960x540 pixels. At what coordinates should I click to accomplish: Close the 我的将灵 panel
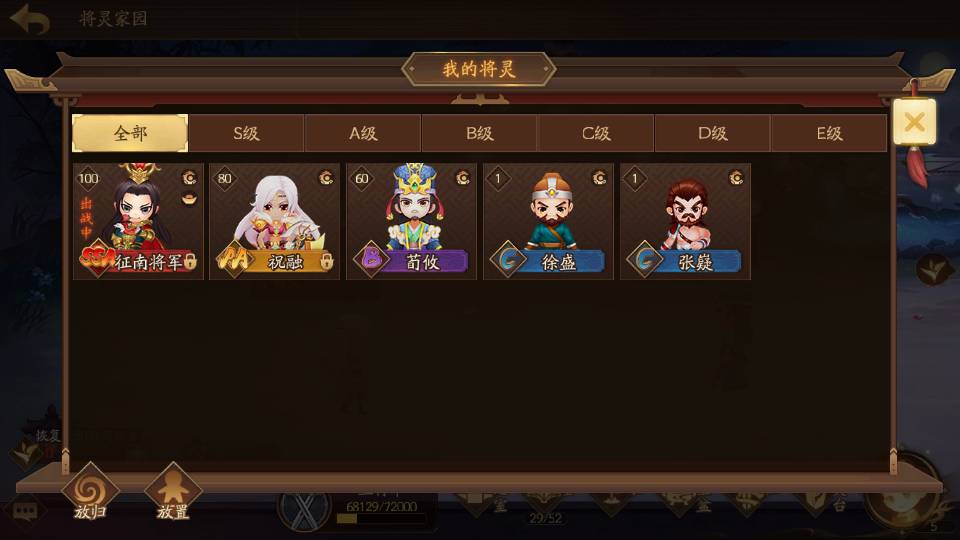click(914, 123)
